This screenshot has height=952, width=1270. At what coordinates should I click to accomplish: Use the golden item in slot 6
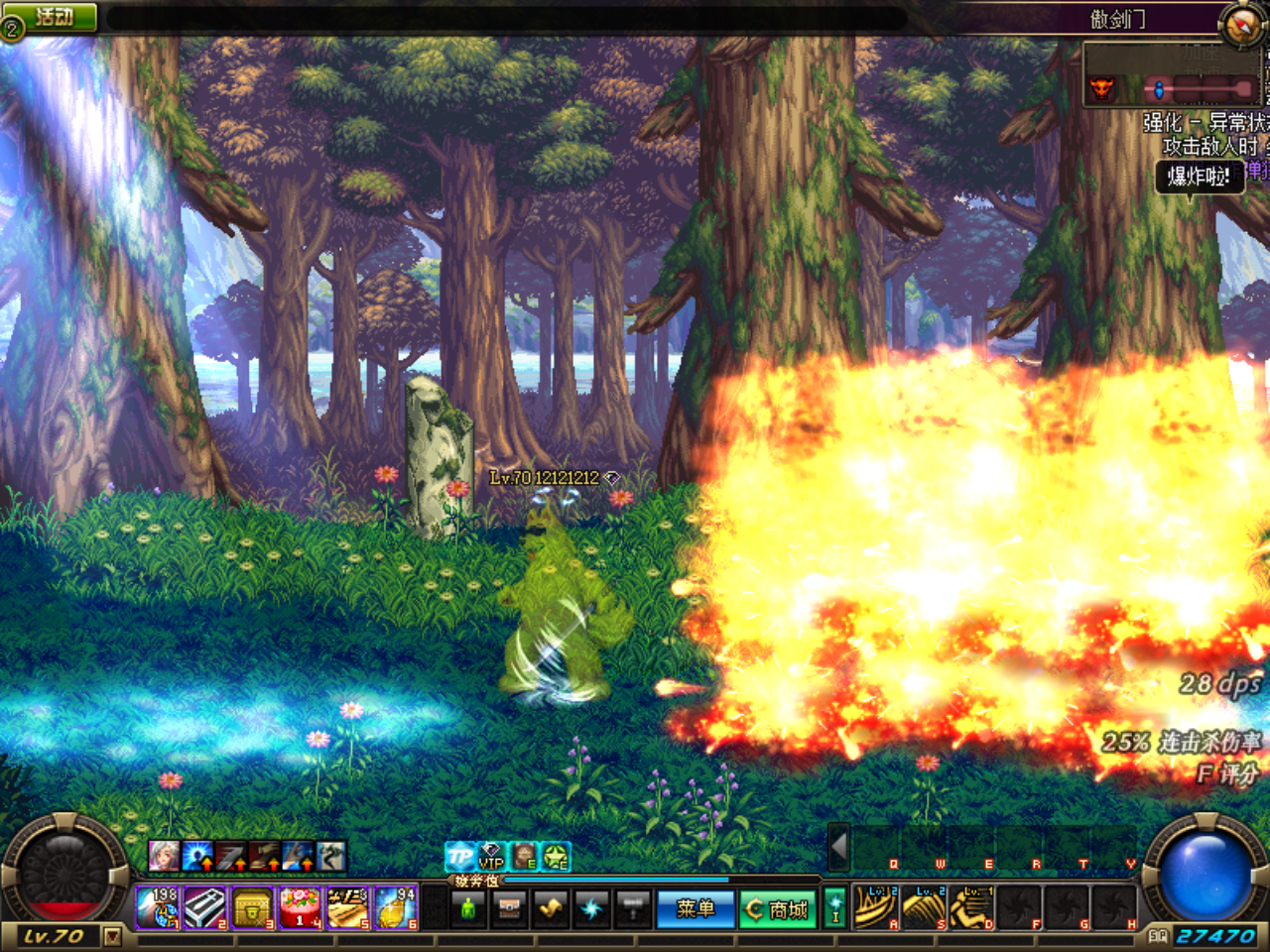click(x=395, y=907)
